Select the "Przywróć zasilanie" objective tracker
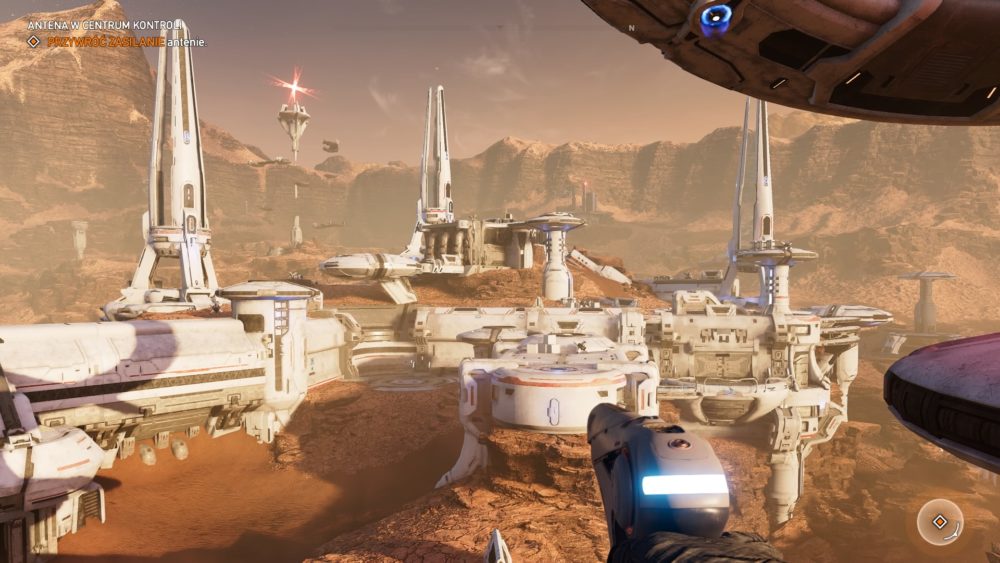Image resolution: width=1000 pixels, height=563 pixels. pos(105,42)
